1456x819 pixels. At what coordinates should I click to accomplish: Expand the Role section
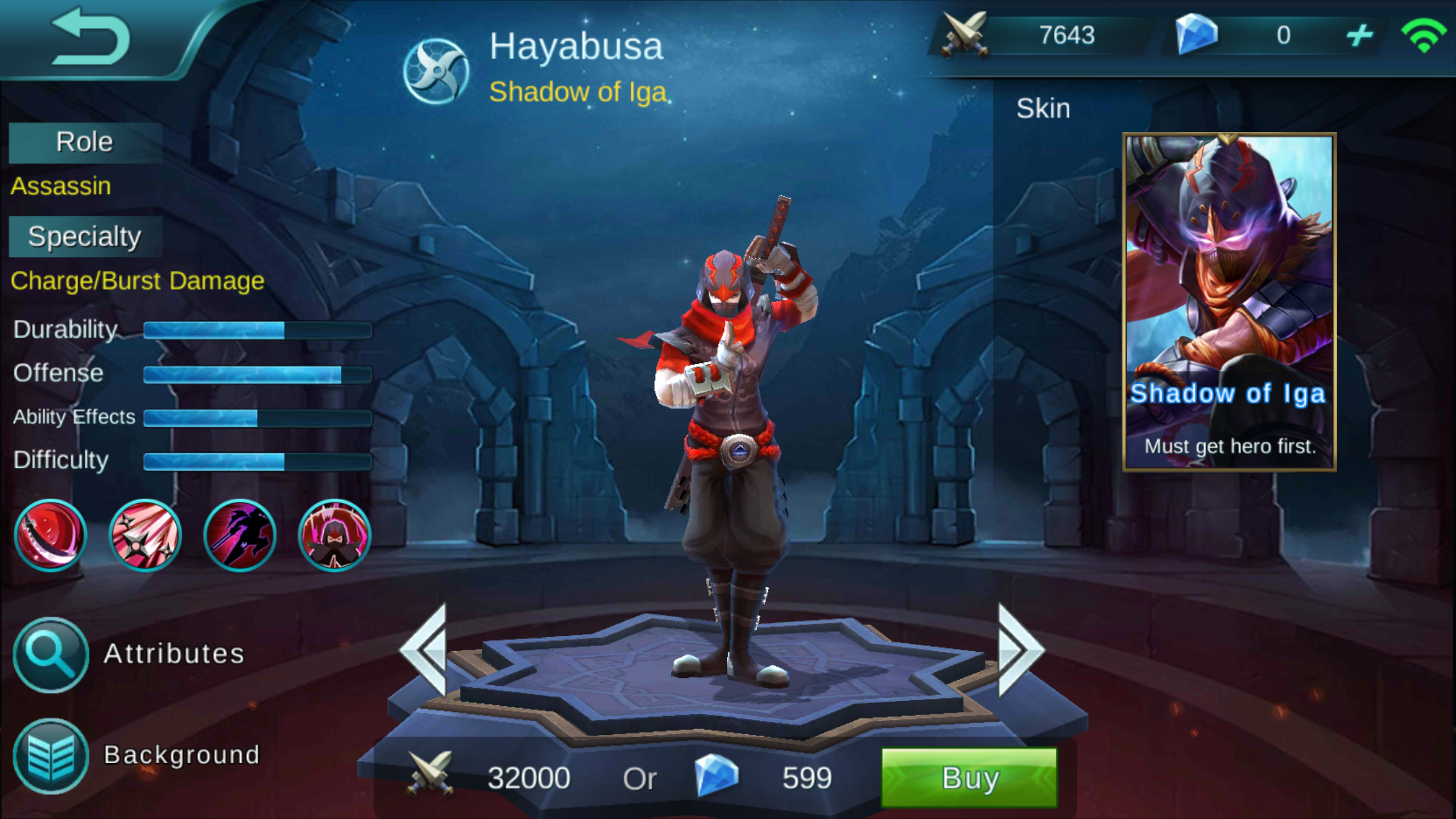[x=84, y=142]
